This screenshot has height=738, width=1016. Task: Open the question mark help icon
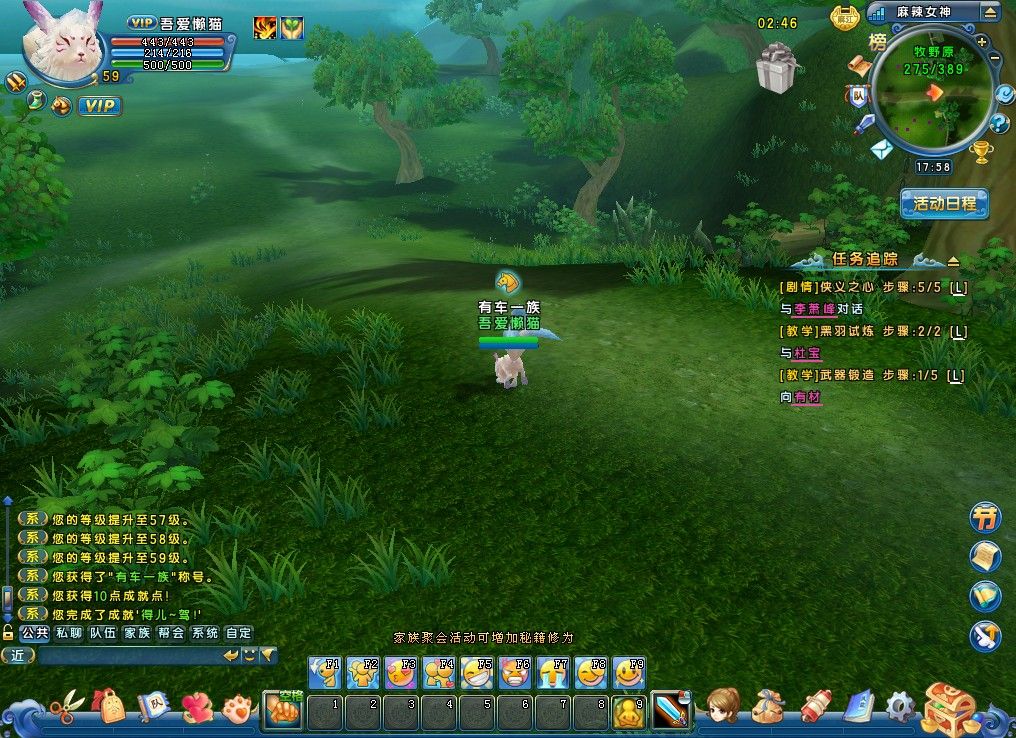click(x=999, y=123)
